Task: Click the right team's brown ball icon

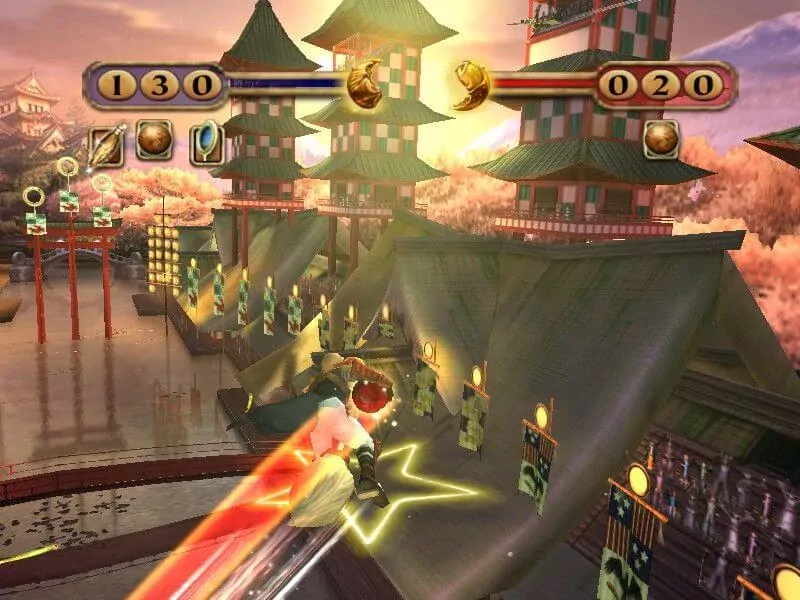Action: coord(661,140)
